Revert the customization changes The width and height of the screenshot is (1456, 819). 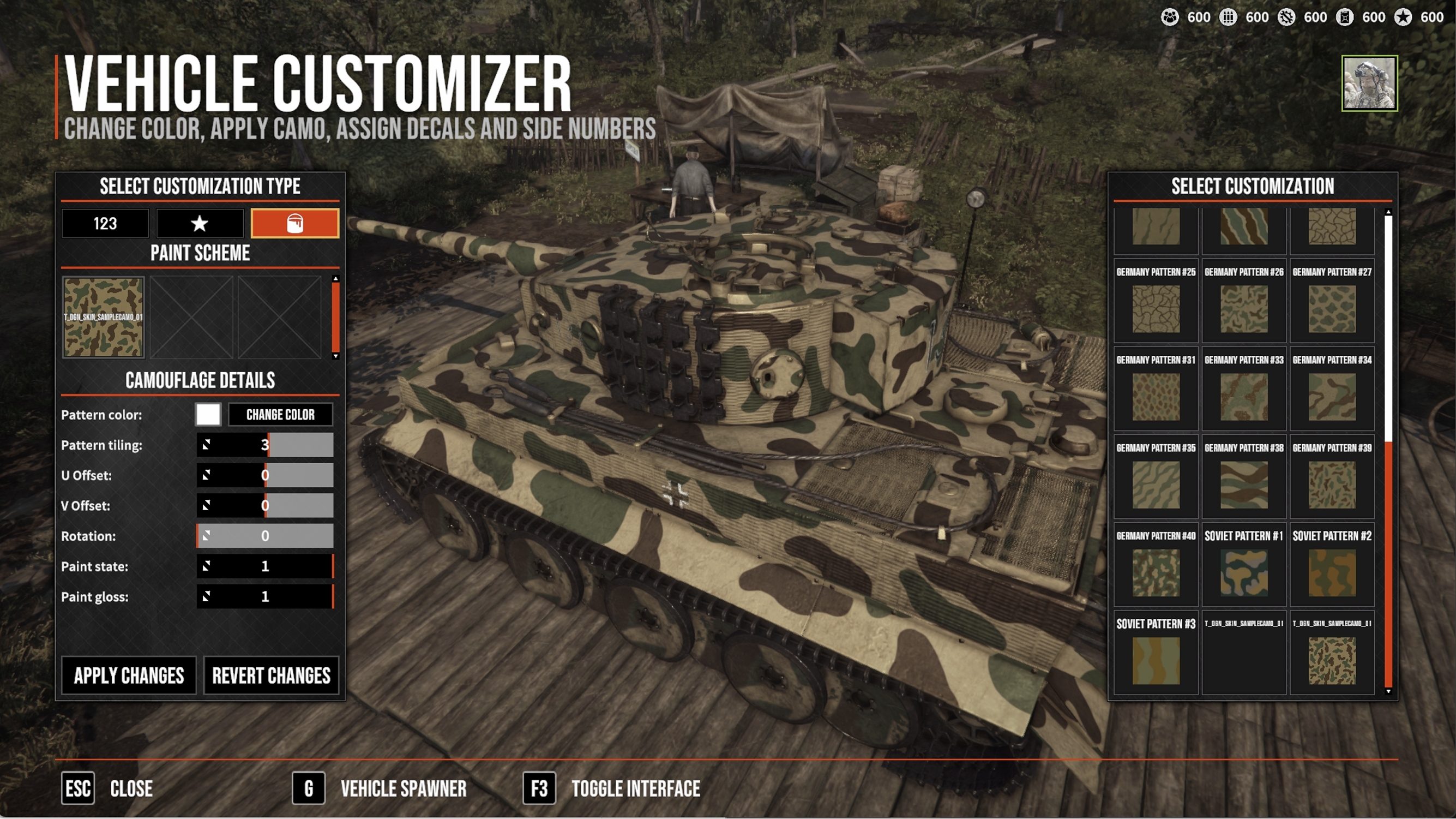[x=270, y=675]
